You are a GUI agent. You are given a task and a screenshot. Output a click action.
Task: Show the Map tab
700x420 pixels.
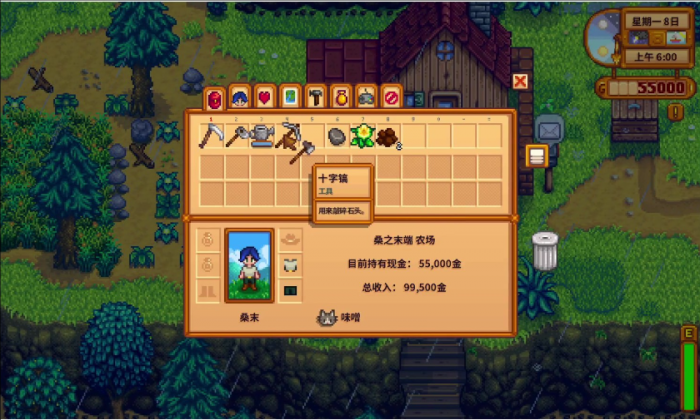point(290,97)
